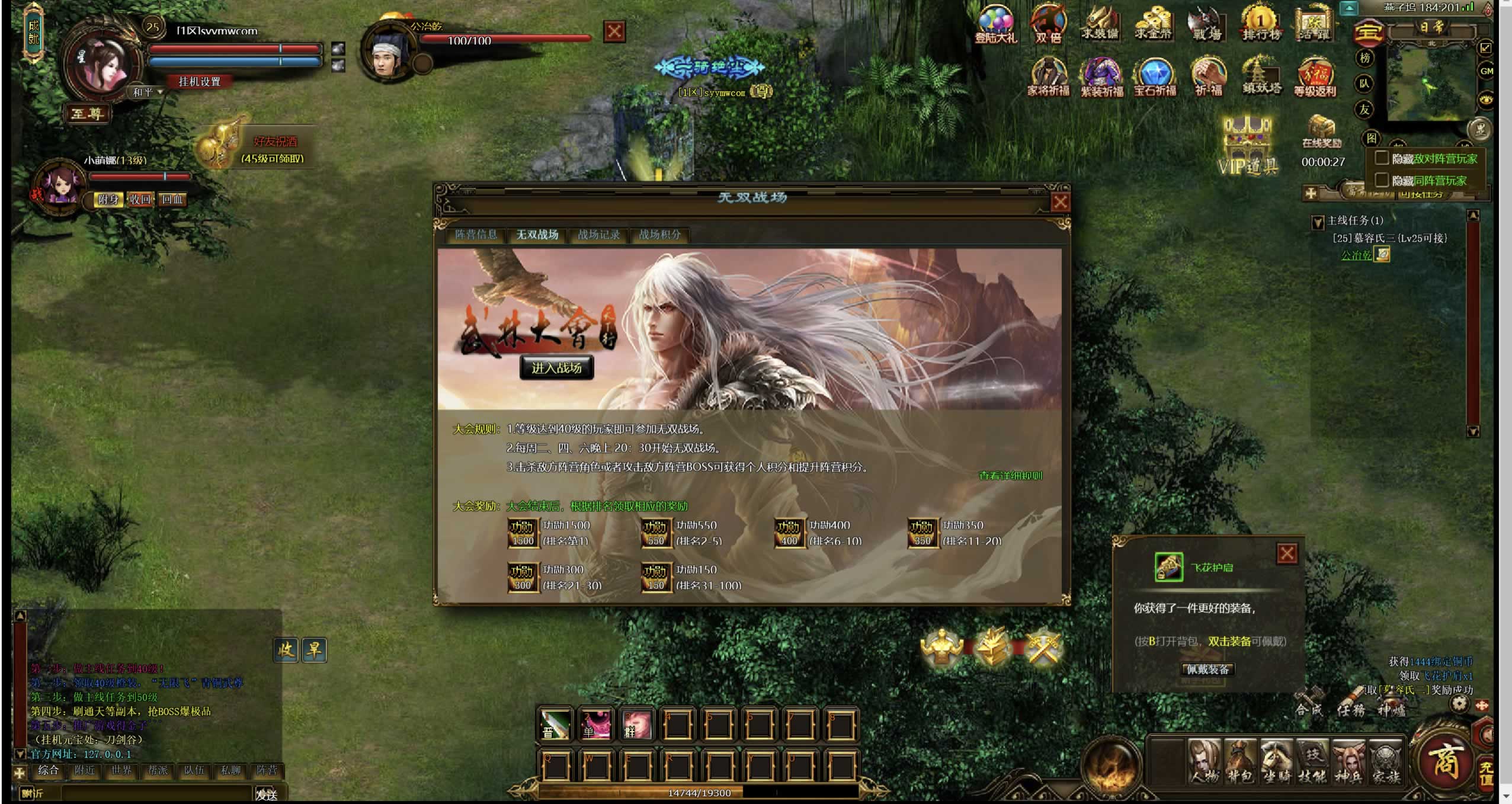The width and height of the screenshot is (1512, 804).
Task: Switch to the 阵营信息 tab
Action: tap(476, 235)
